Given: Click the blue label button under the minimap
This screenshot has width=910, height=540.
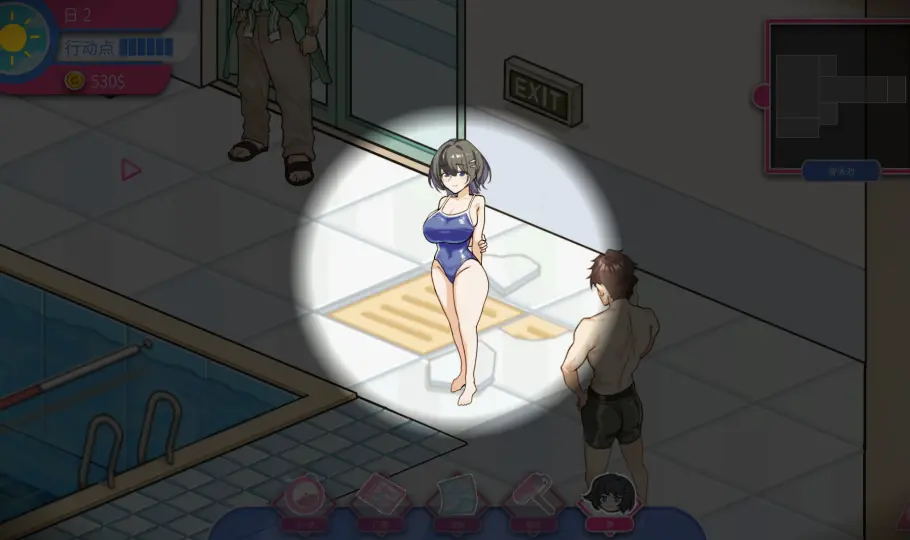Looking at the screenshot, I should (840, 171).
